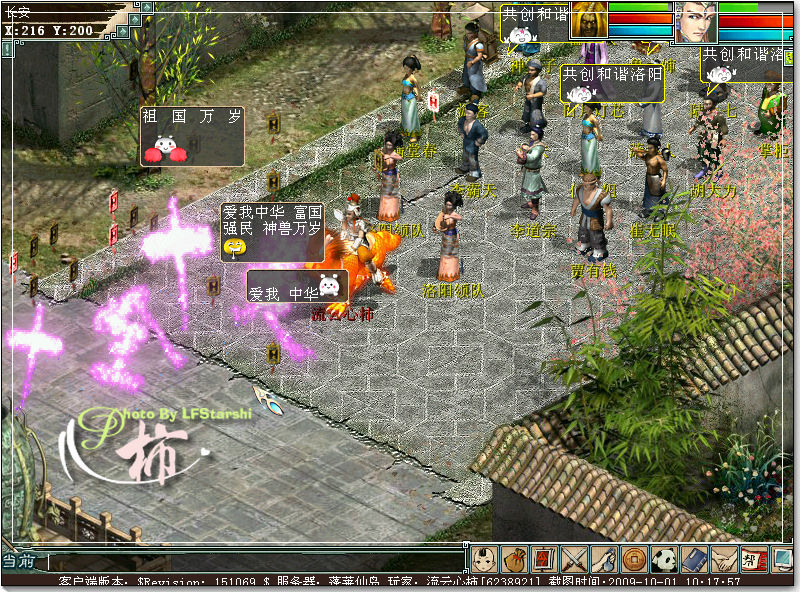Open the character face icon in toolbar
The width and height of the screenshot is (800, 592).
pos(484,559)
